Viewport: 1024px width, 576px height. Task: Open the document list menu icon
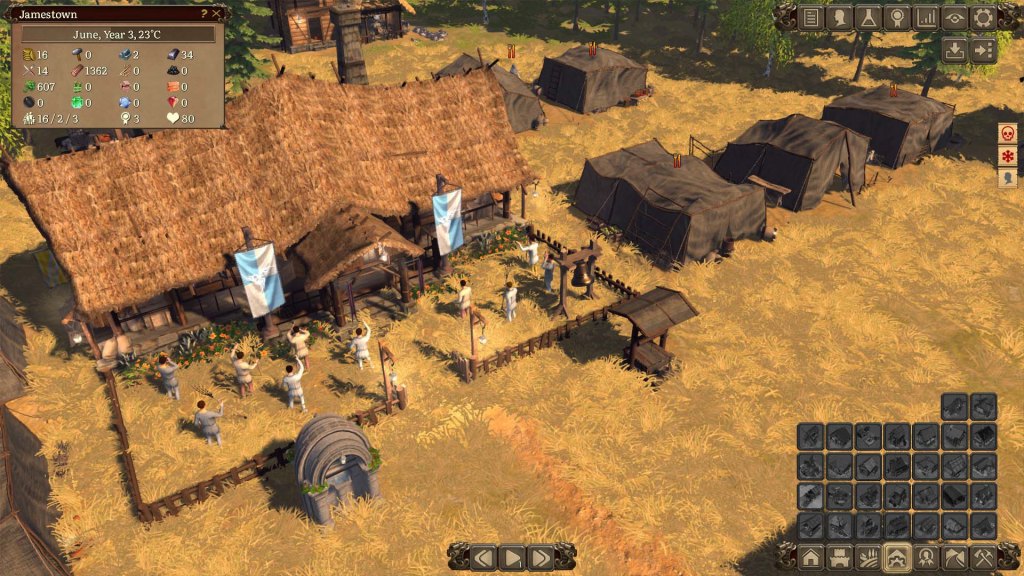pos(811,17)
